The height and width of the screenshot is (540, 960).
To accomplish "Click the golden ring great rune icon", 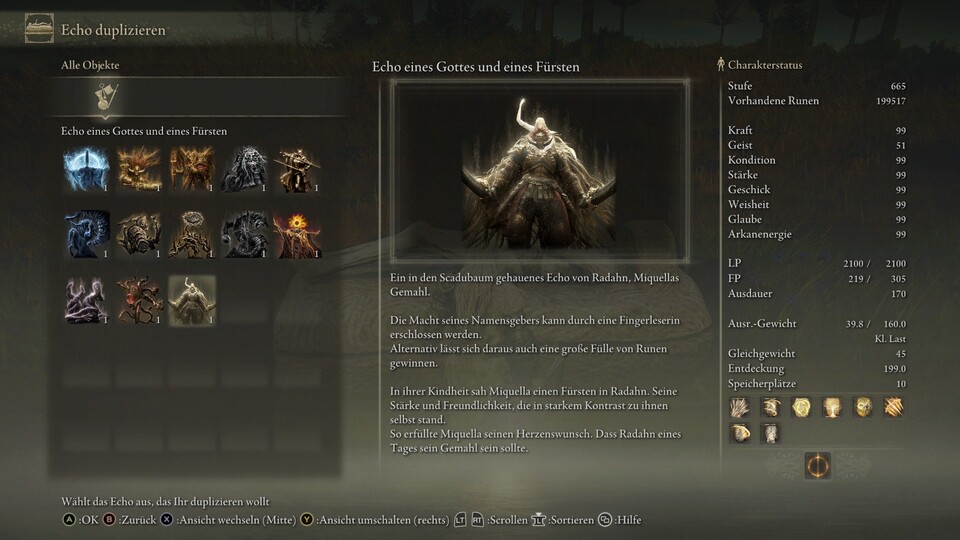I will (x=817, y=465).
